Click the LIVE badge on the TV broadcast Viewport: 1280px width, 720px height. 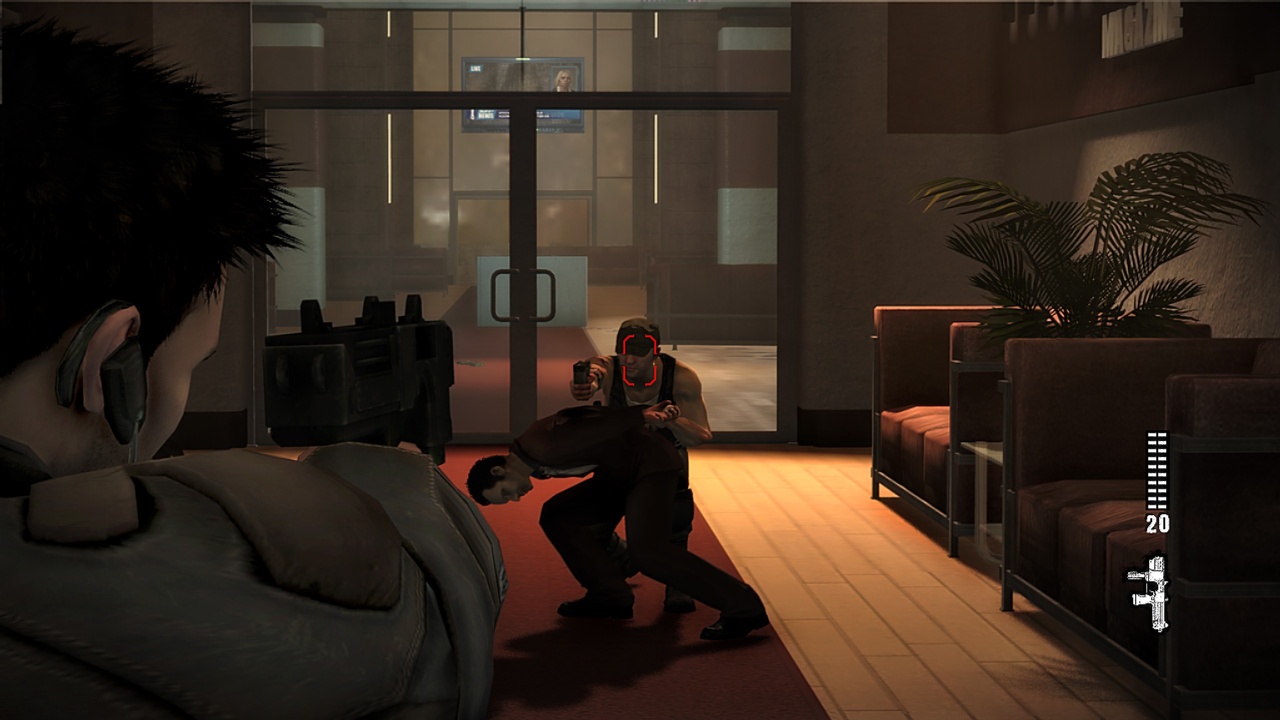475,68
